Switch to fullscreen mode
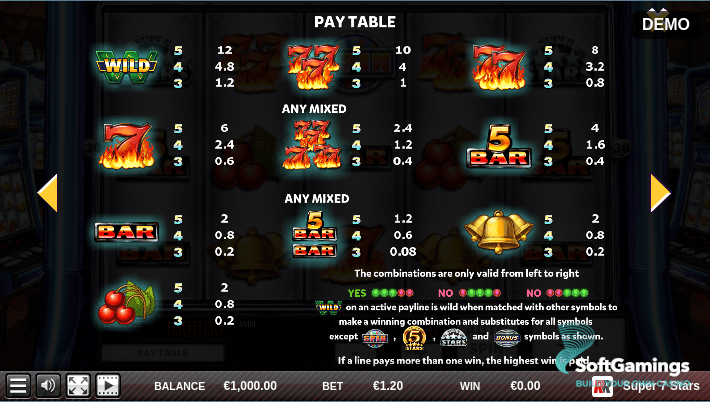 click(x=78, y=385)
